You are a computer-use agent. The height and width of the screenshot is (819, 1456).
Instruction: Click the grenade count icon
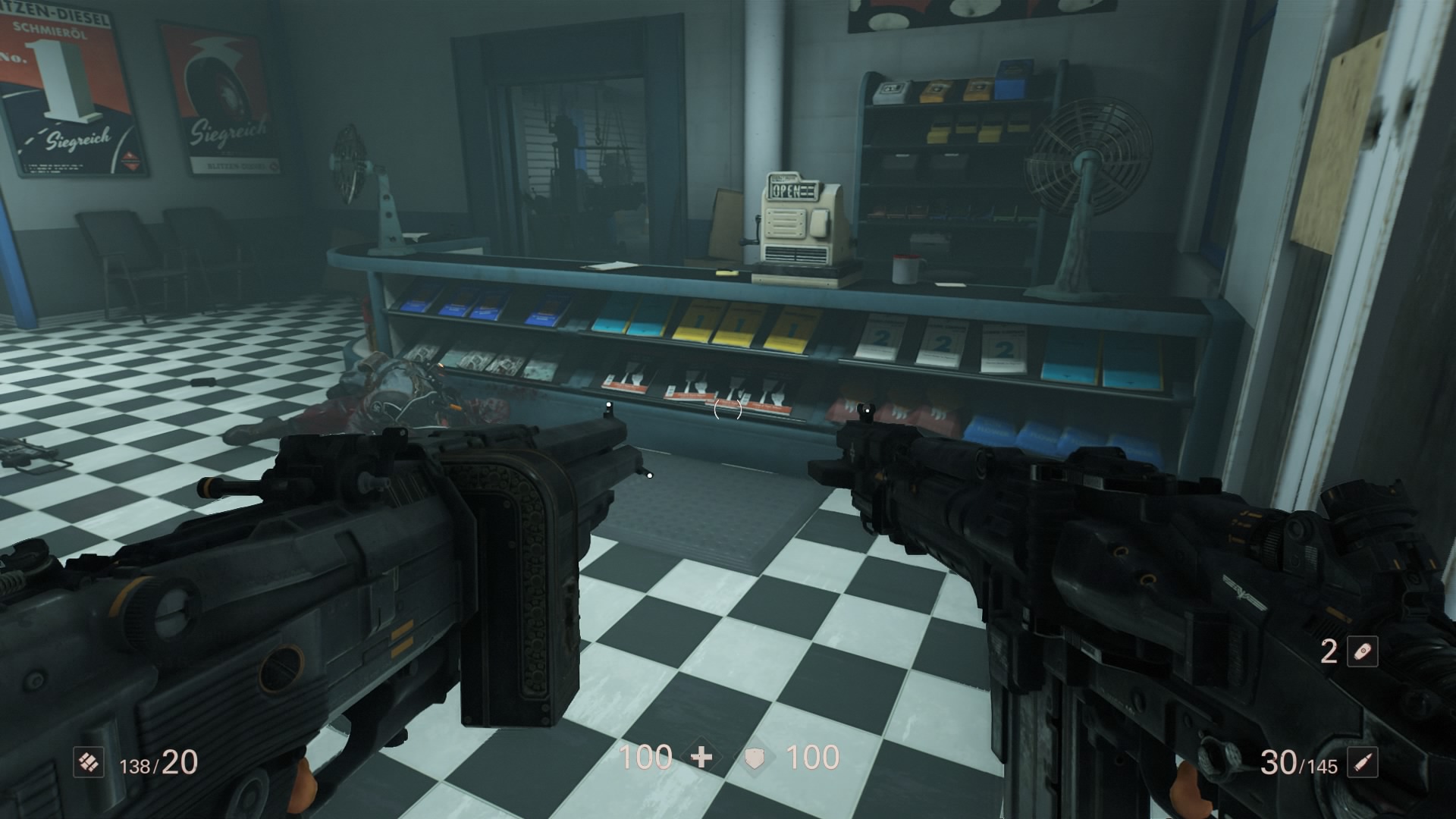click(1362, 651)
